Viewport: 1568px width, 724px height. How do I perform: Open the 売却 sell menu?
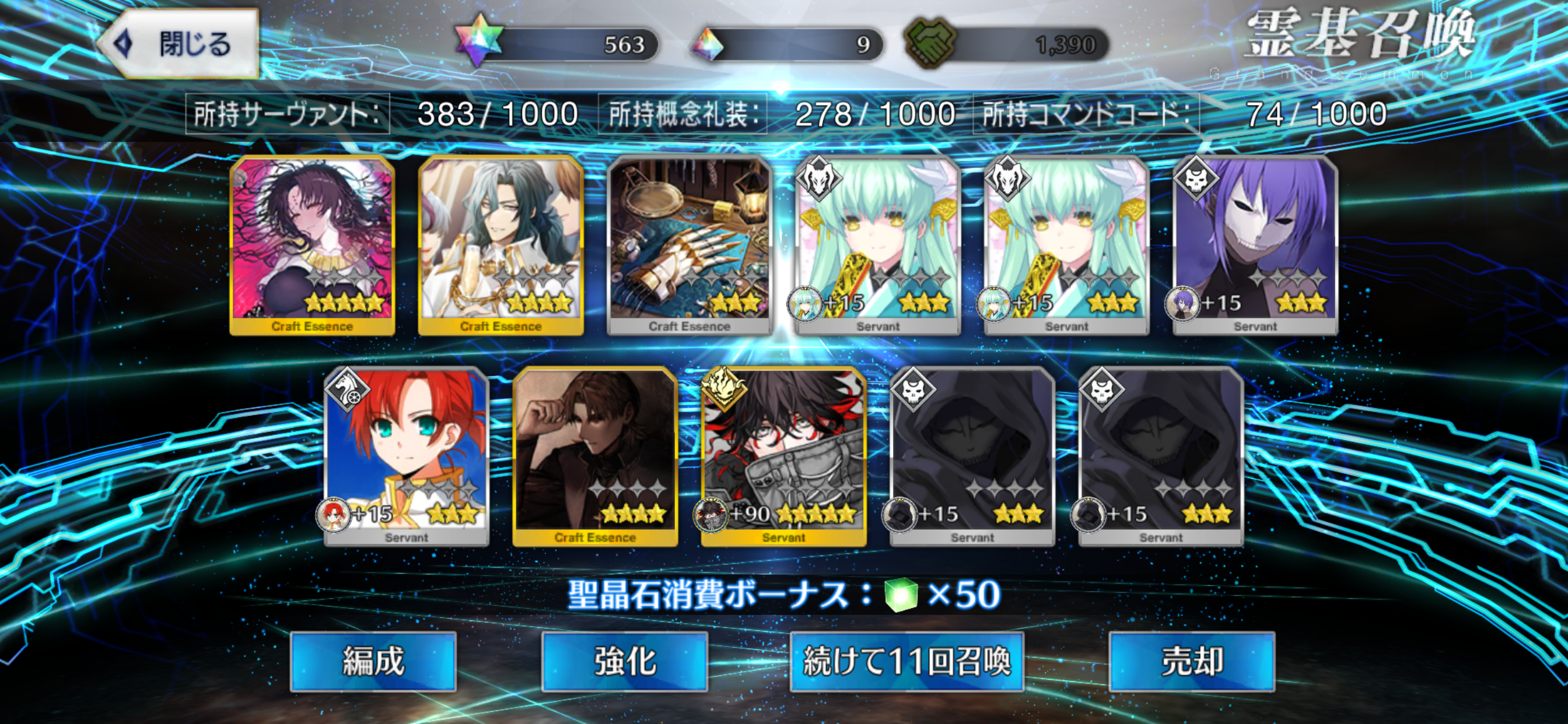coord(1191,660)
